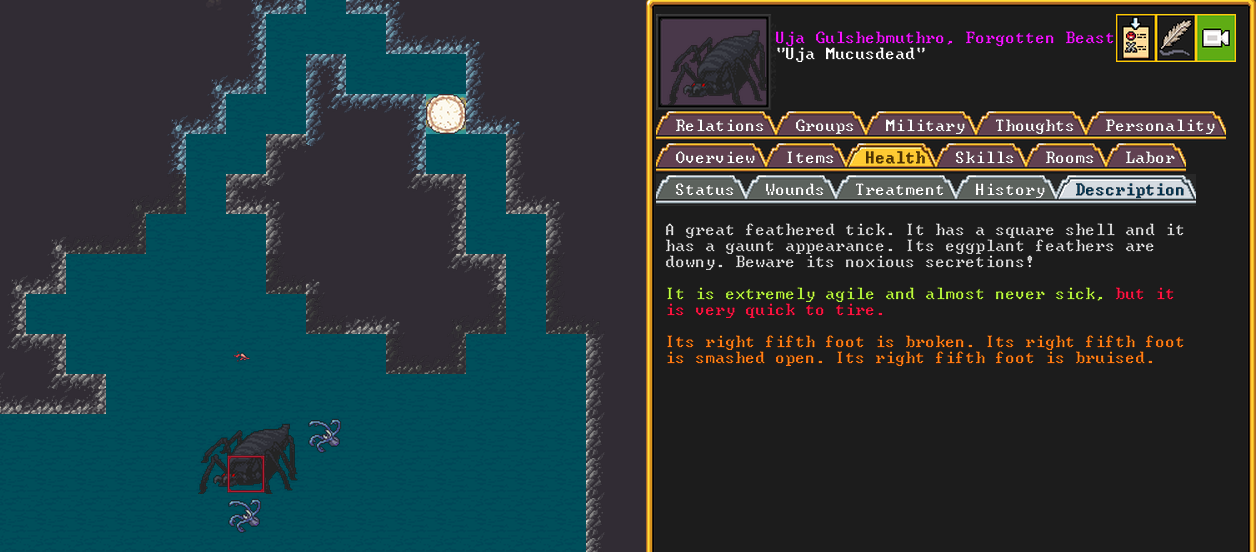1256x552 pixels.
Task: Open the Labor tab
Action: 1149,157
